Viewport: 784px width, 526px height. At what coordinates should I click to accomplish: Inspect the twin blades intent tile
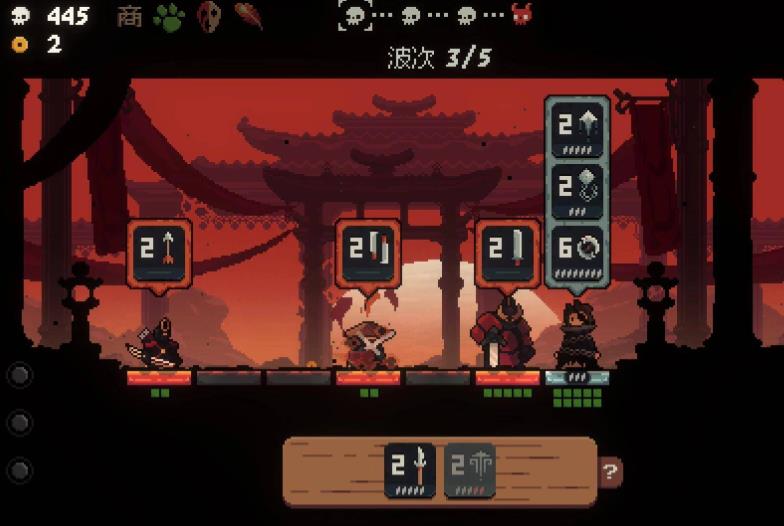(368, 252)
